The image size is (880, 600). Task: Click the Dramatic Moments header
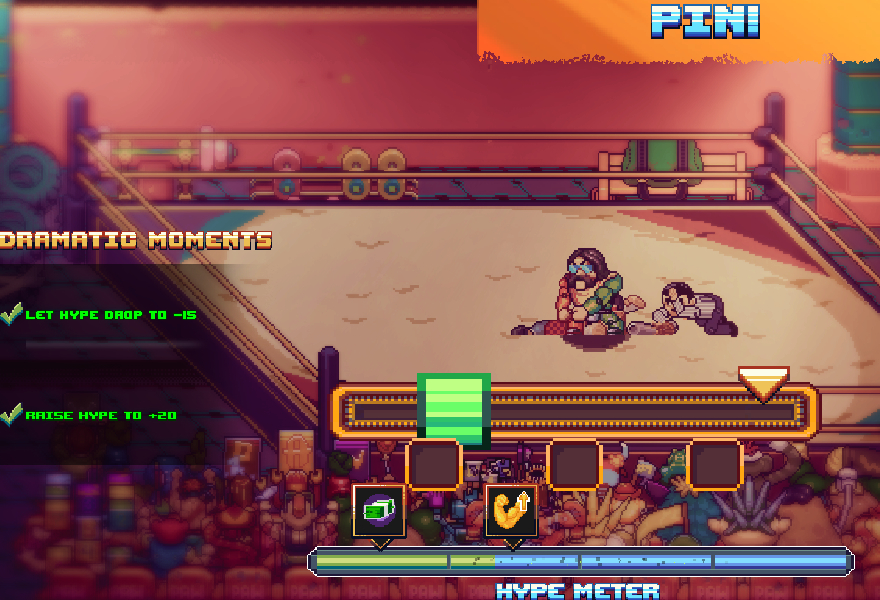pos(136,240)
